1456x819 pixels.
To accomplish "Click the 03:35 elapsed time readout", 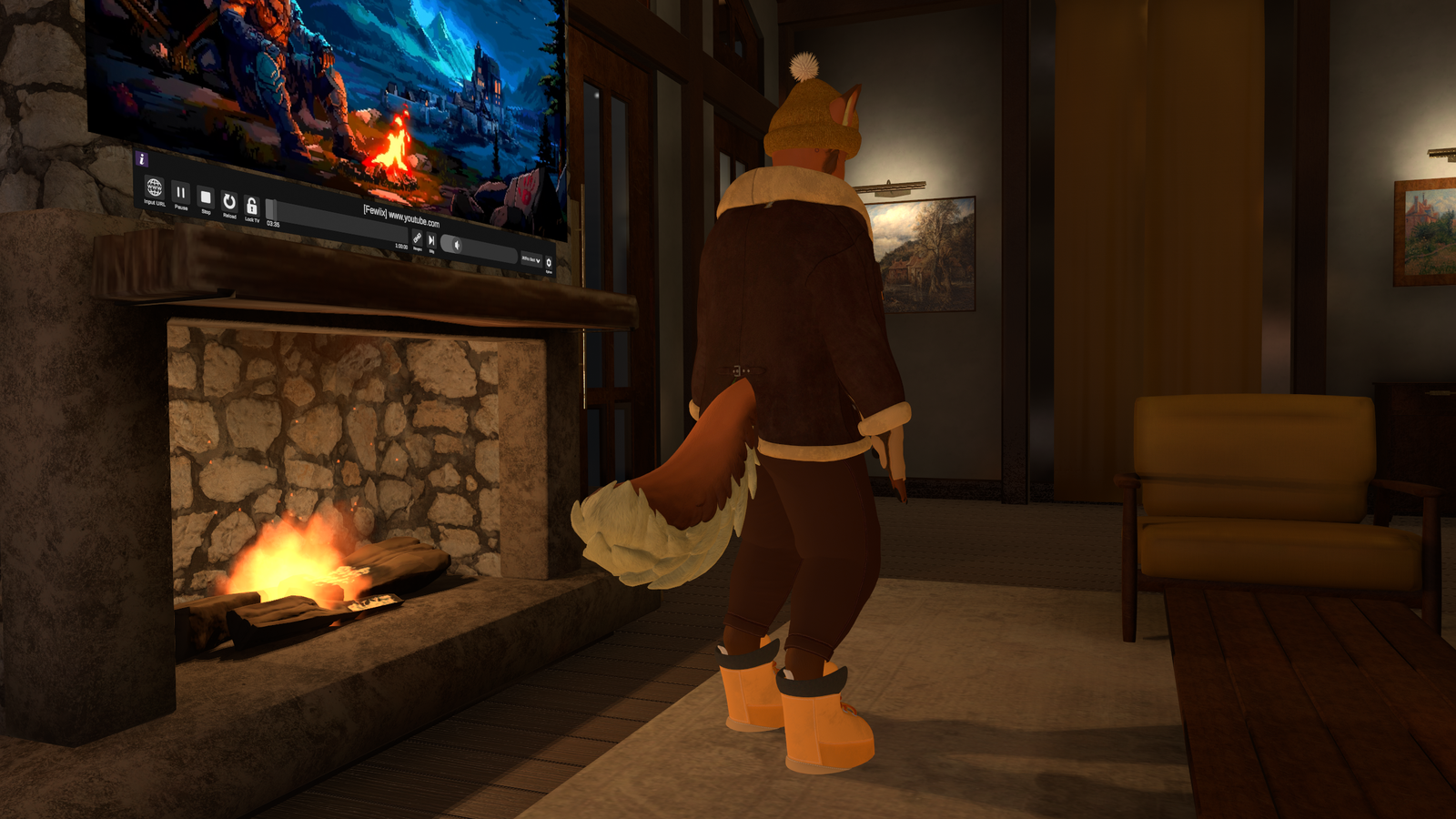I will [271, 223].
